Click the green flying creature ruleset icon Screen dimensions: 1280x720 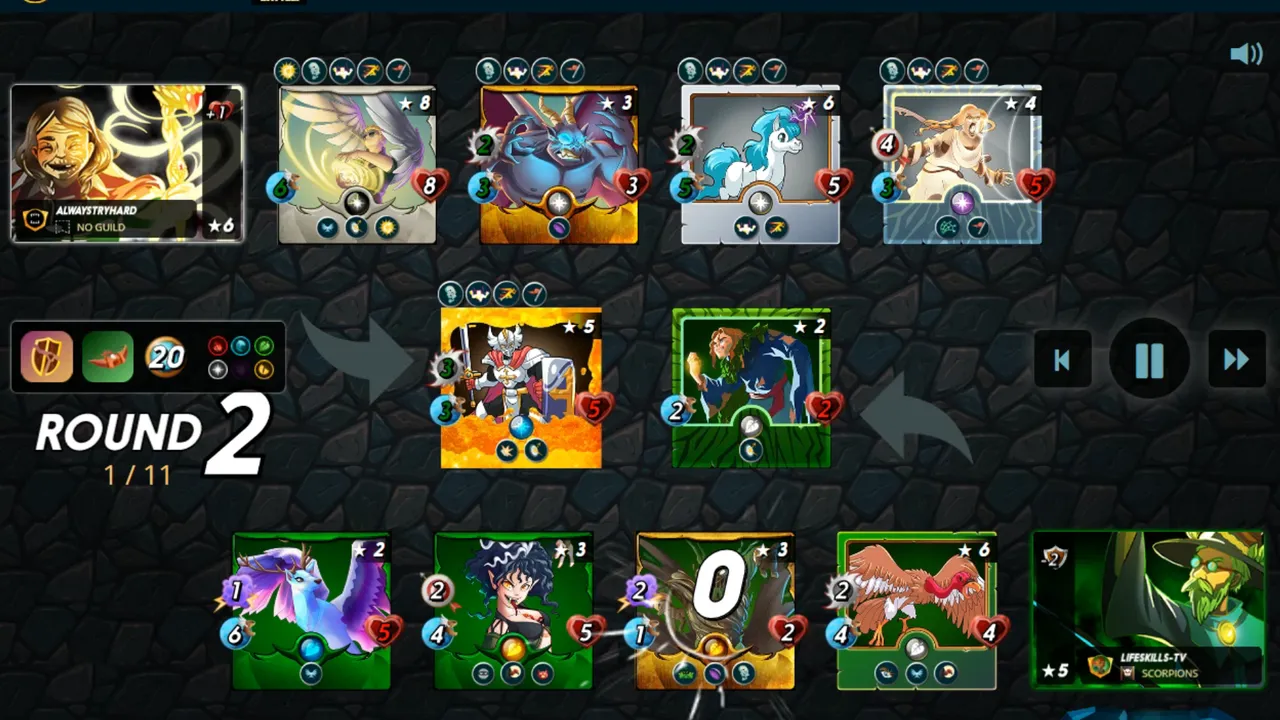(107, 357)
